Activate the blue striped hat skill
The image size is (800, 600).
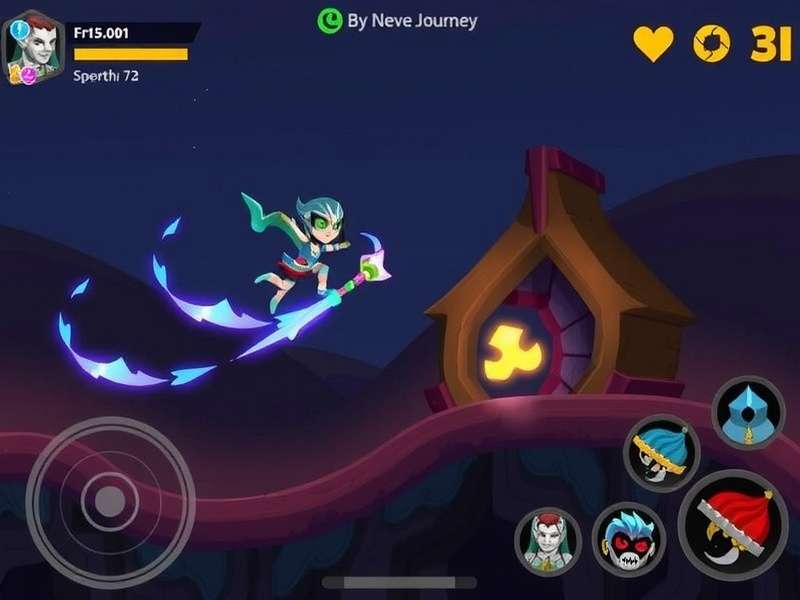661,452
